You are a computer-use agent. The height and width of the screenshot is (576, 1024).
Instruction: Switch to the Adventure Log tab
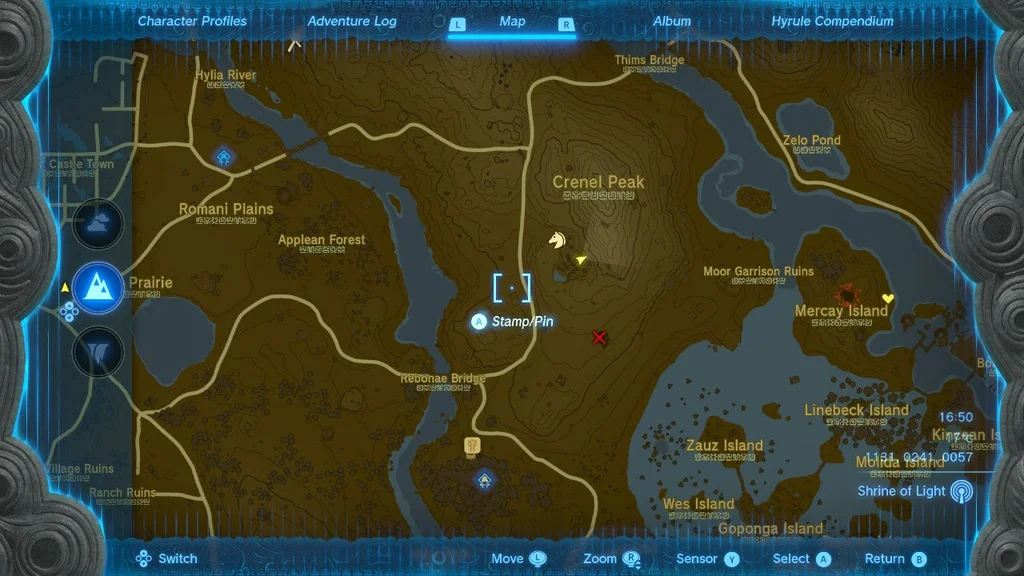click(x=352, y=21)
